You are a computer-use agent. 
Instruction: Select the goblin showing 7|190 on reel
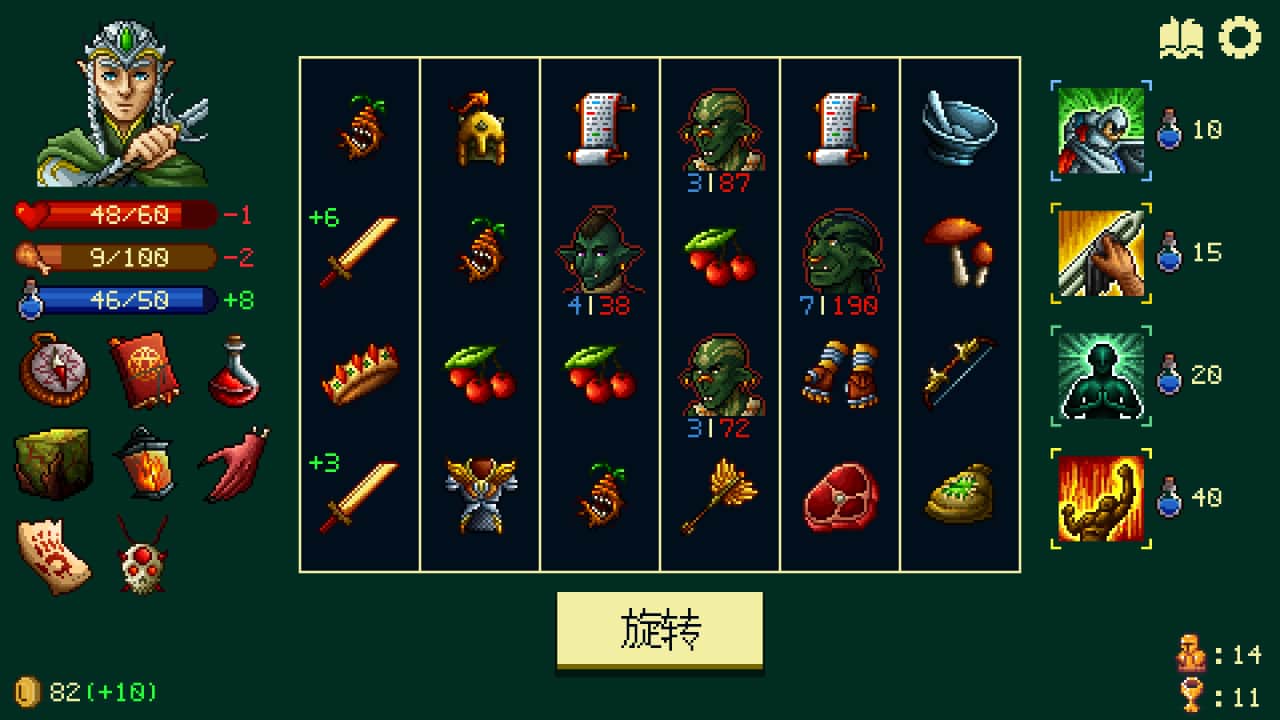click(836, 257)
